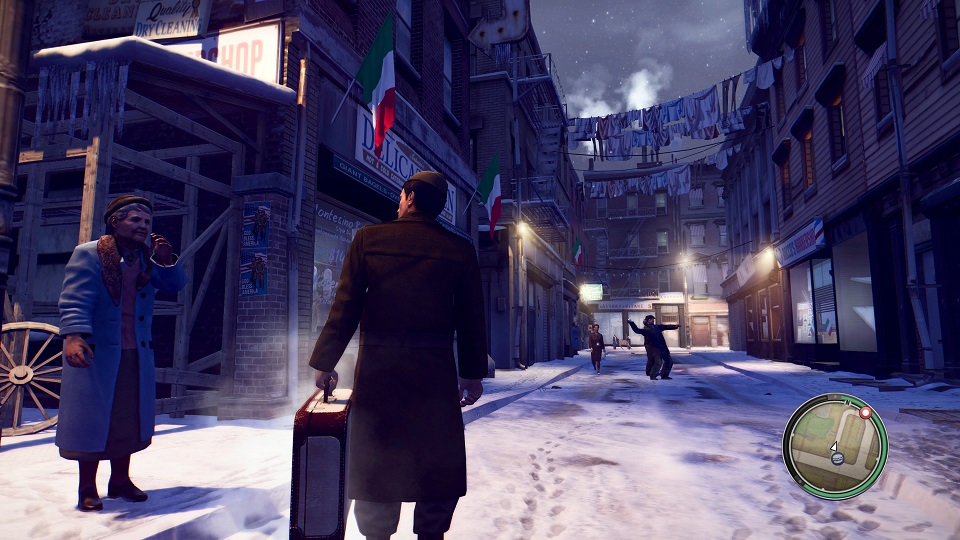Click the blue location icon on minimap
This screenshot has height=540, width=960.
[838, 459]
